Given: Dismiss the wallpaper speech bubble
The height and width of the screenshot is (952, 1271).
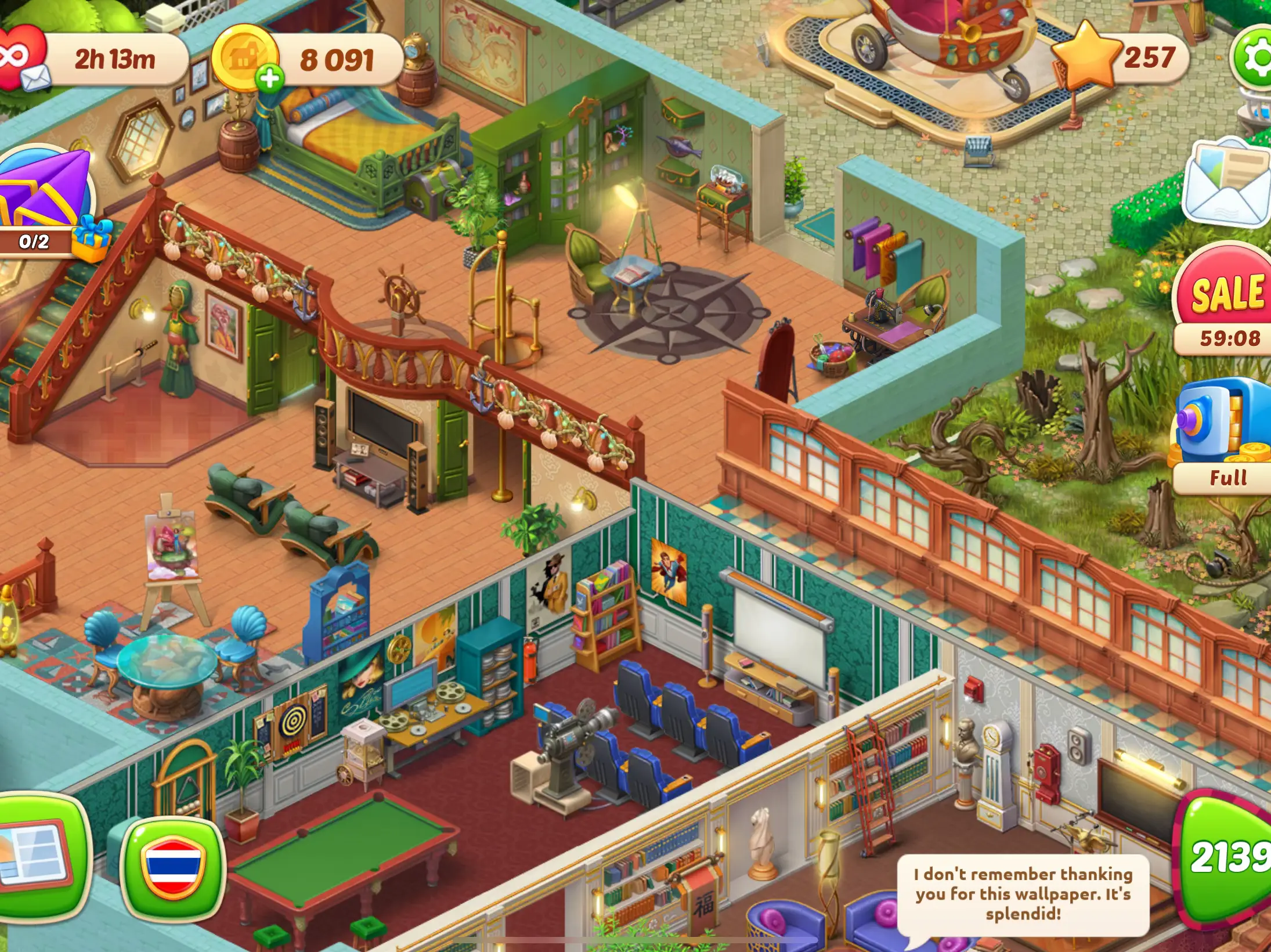Looking at the screenshot, I should [x=1023, y=894].
